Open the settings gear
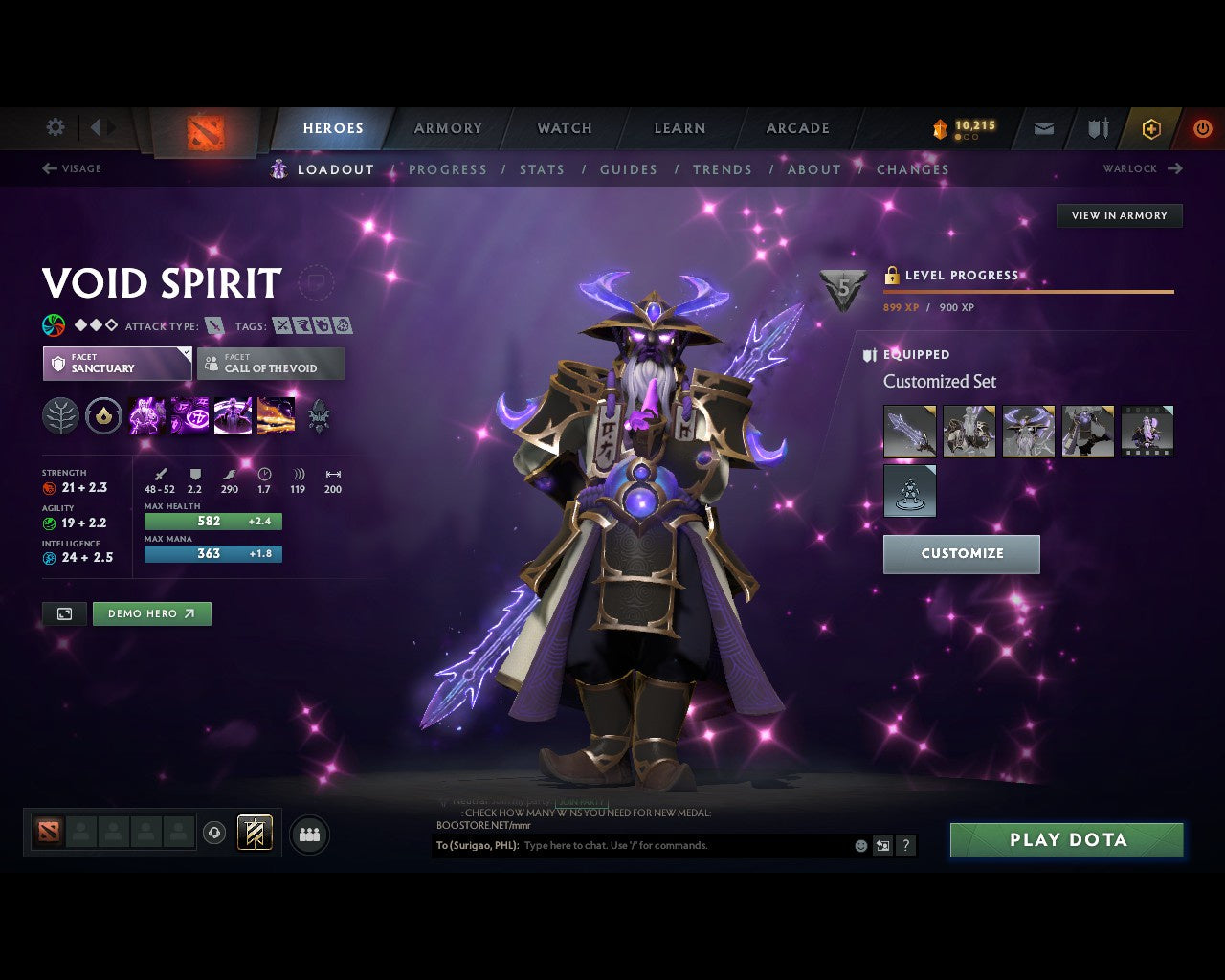 pos(55,126)
